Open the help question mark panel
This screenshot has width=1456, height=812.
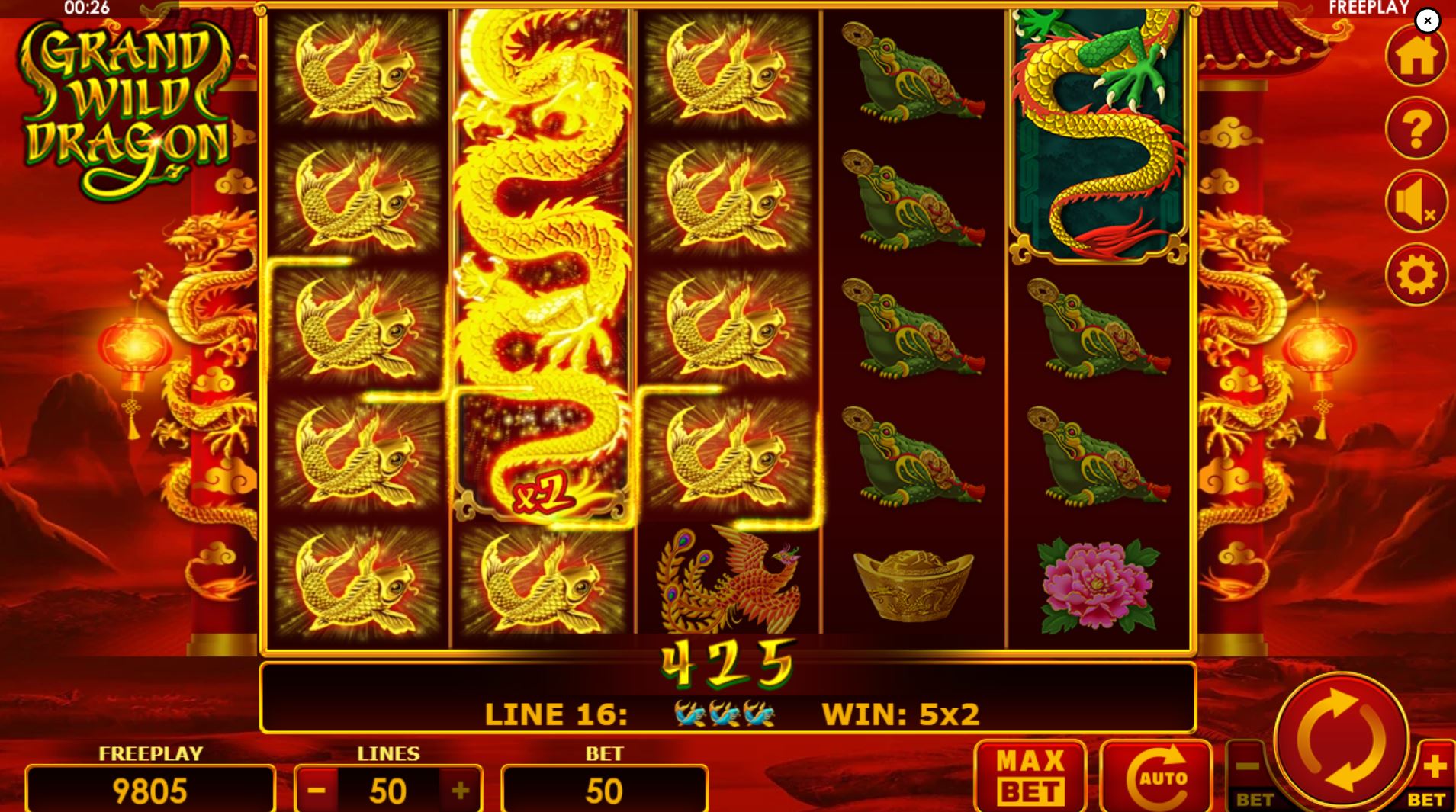1416,128
